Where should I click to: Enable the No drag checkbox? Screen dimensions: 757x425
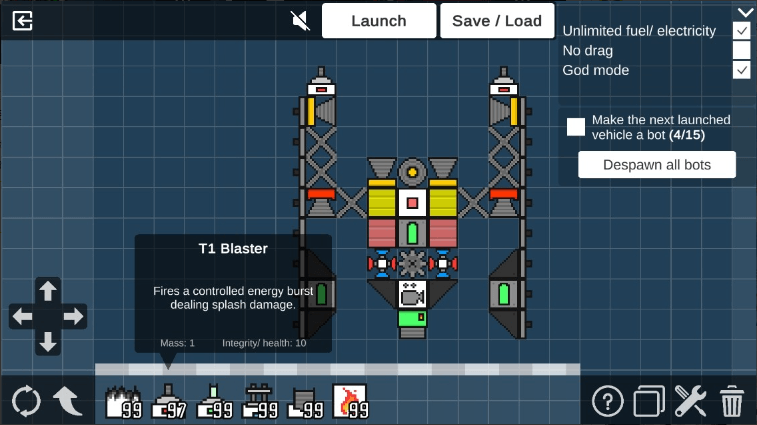pos(741,50)
